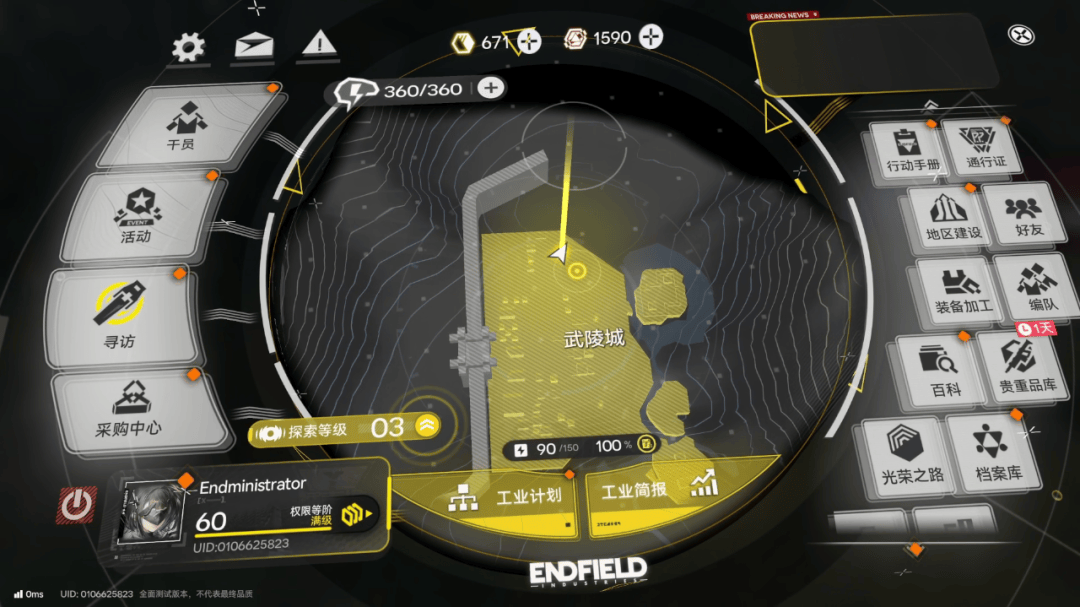
Task: Open the 行动手册 action manual
Action: [911, 150]
